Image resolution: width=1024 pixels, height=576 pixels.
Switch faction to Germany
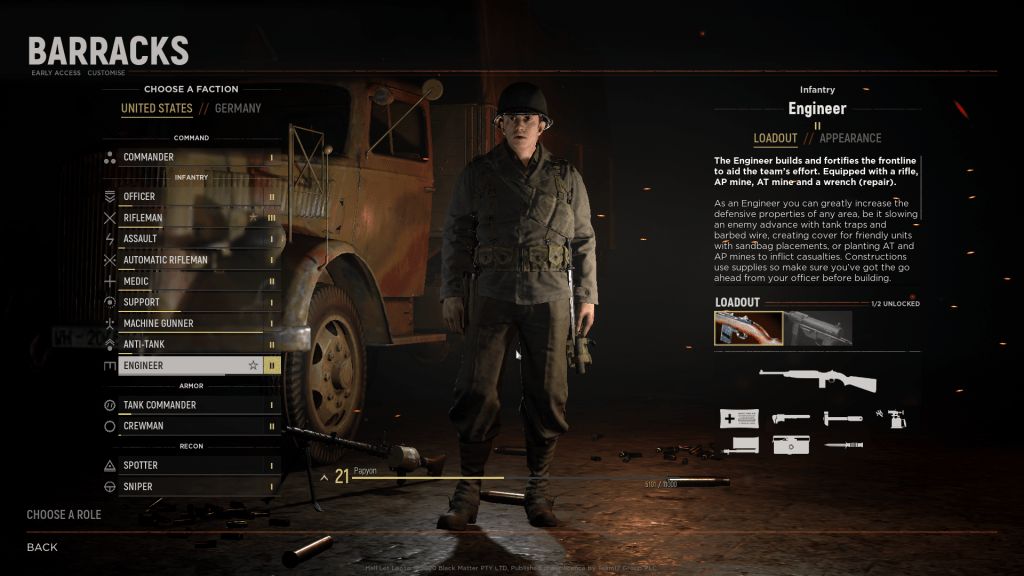237,108
